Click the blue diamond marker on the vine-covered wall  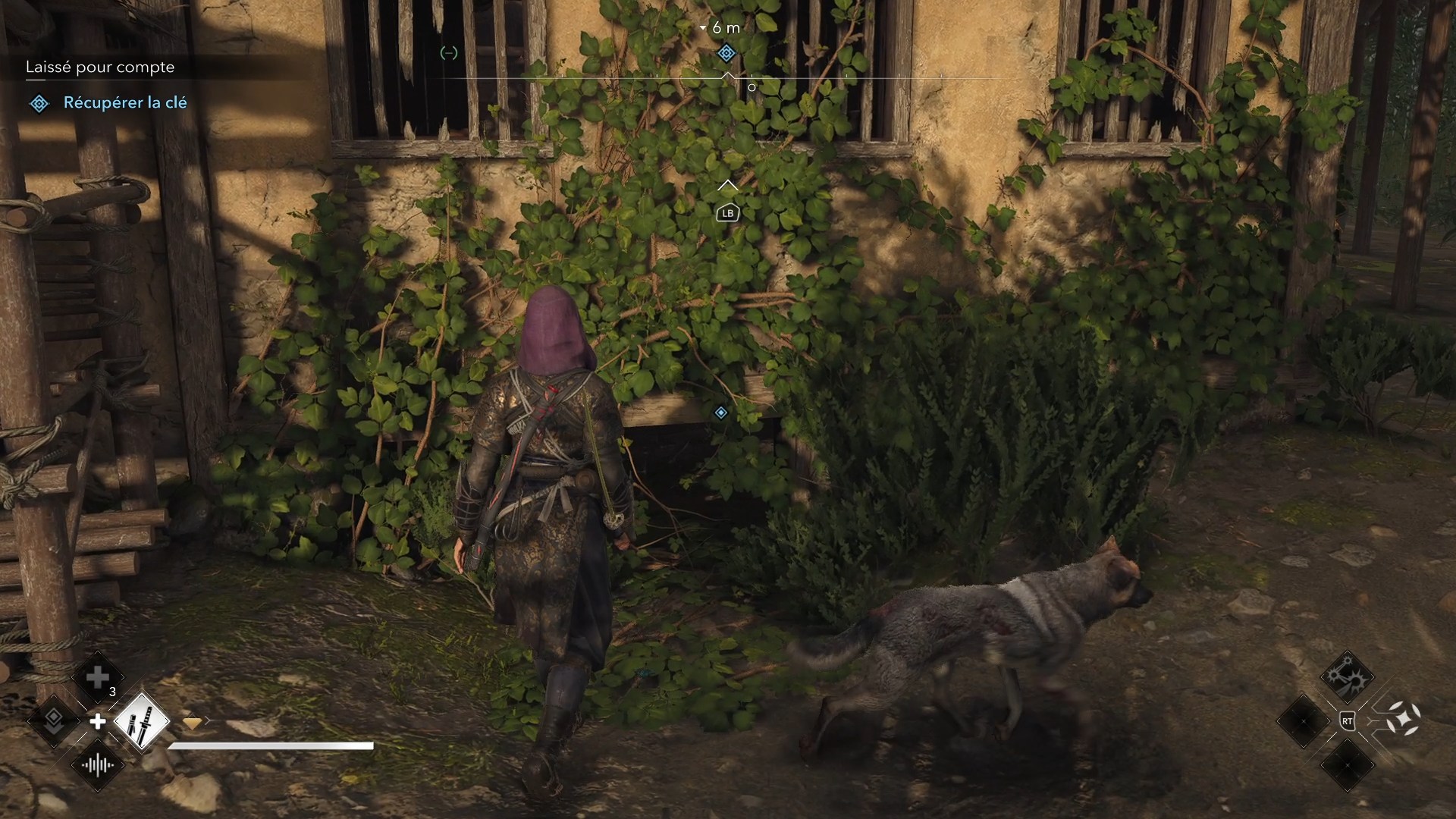tap(720, 413)
